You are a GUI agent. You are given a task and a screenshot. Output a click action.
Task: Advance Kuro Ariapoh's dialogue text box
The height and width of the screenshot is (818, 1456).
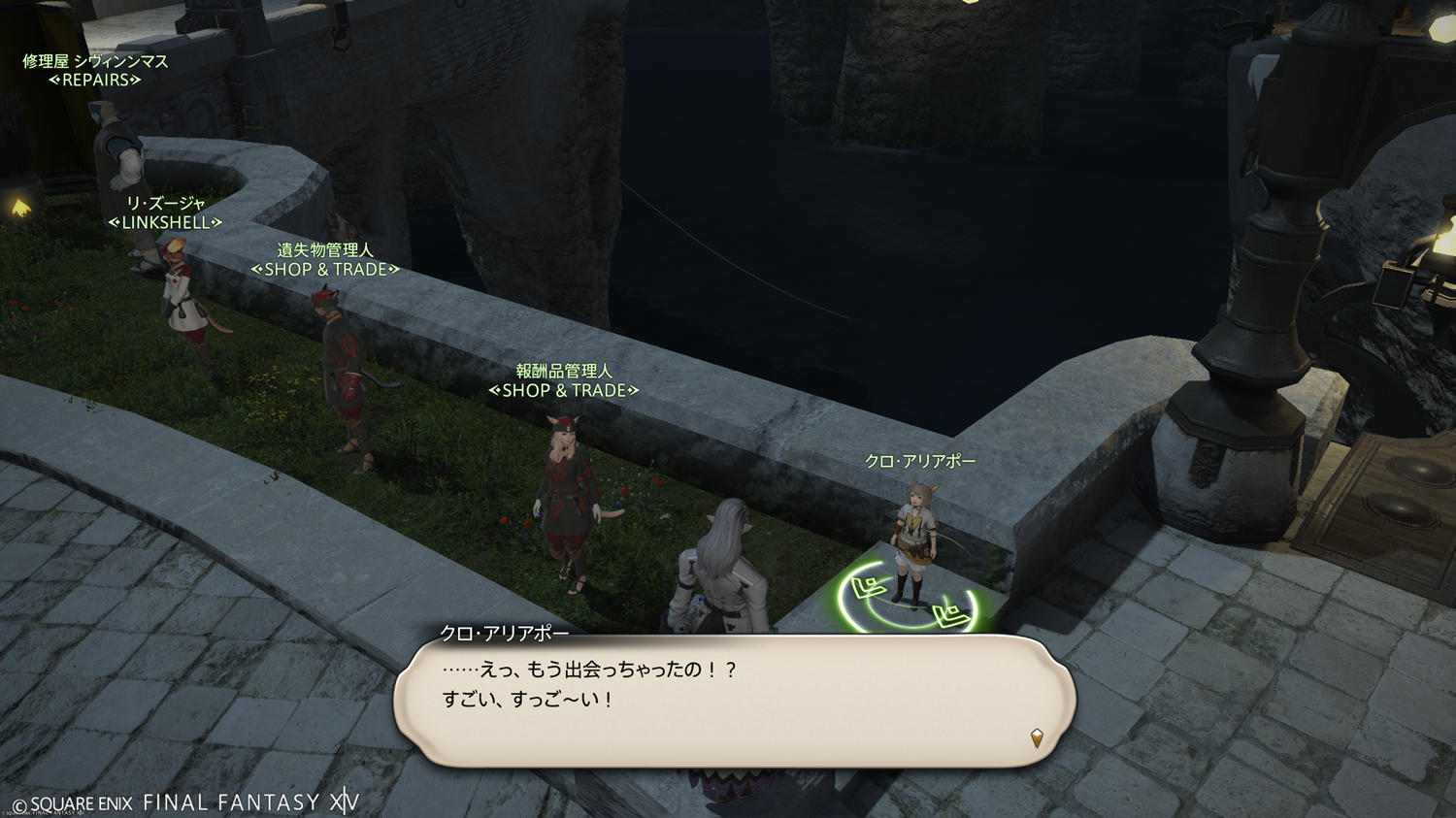click(734, 701)
